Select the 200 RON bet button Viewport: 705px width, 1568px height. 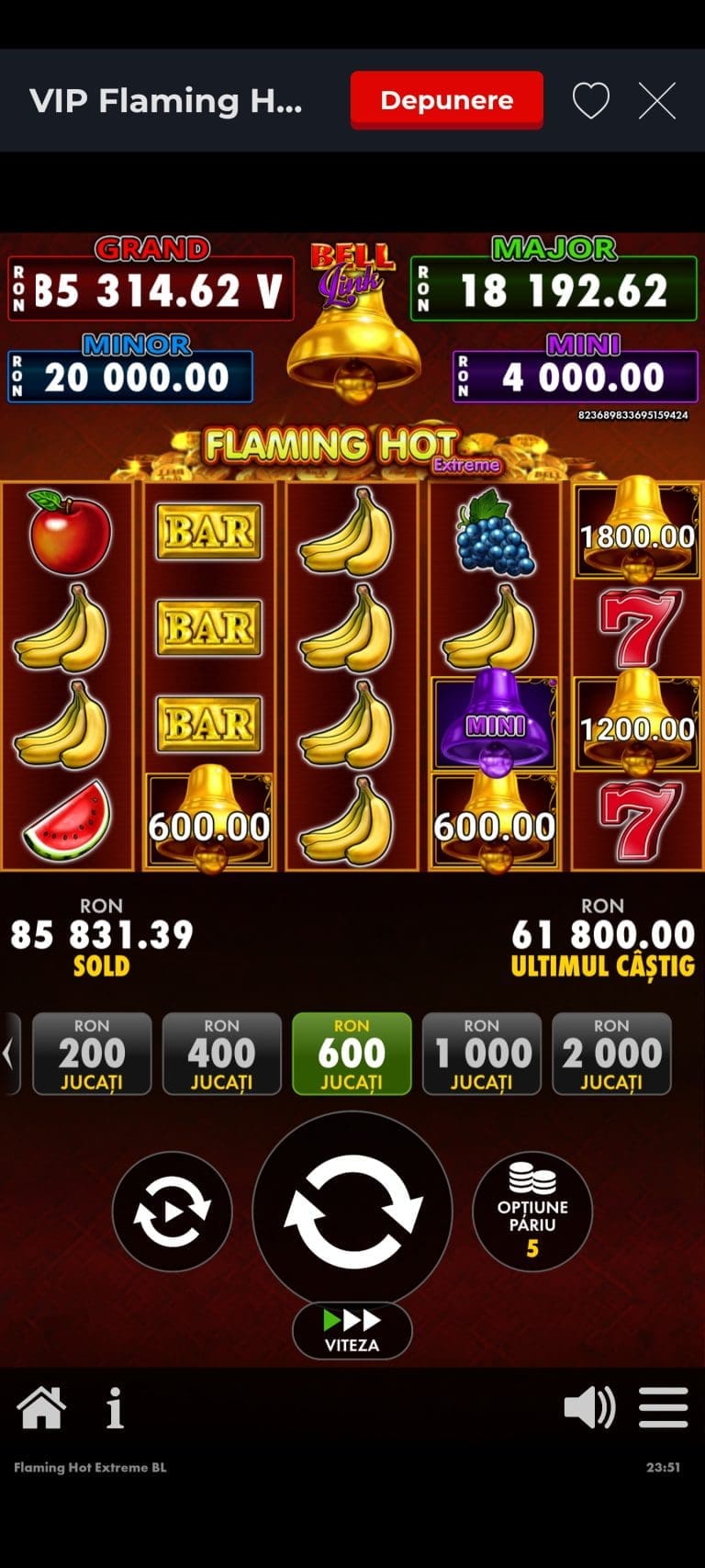(92, 1053)
